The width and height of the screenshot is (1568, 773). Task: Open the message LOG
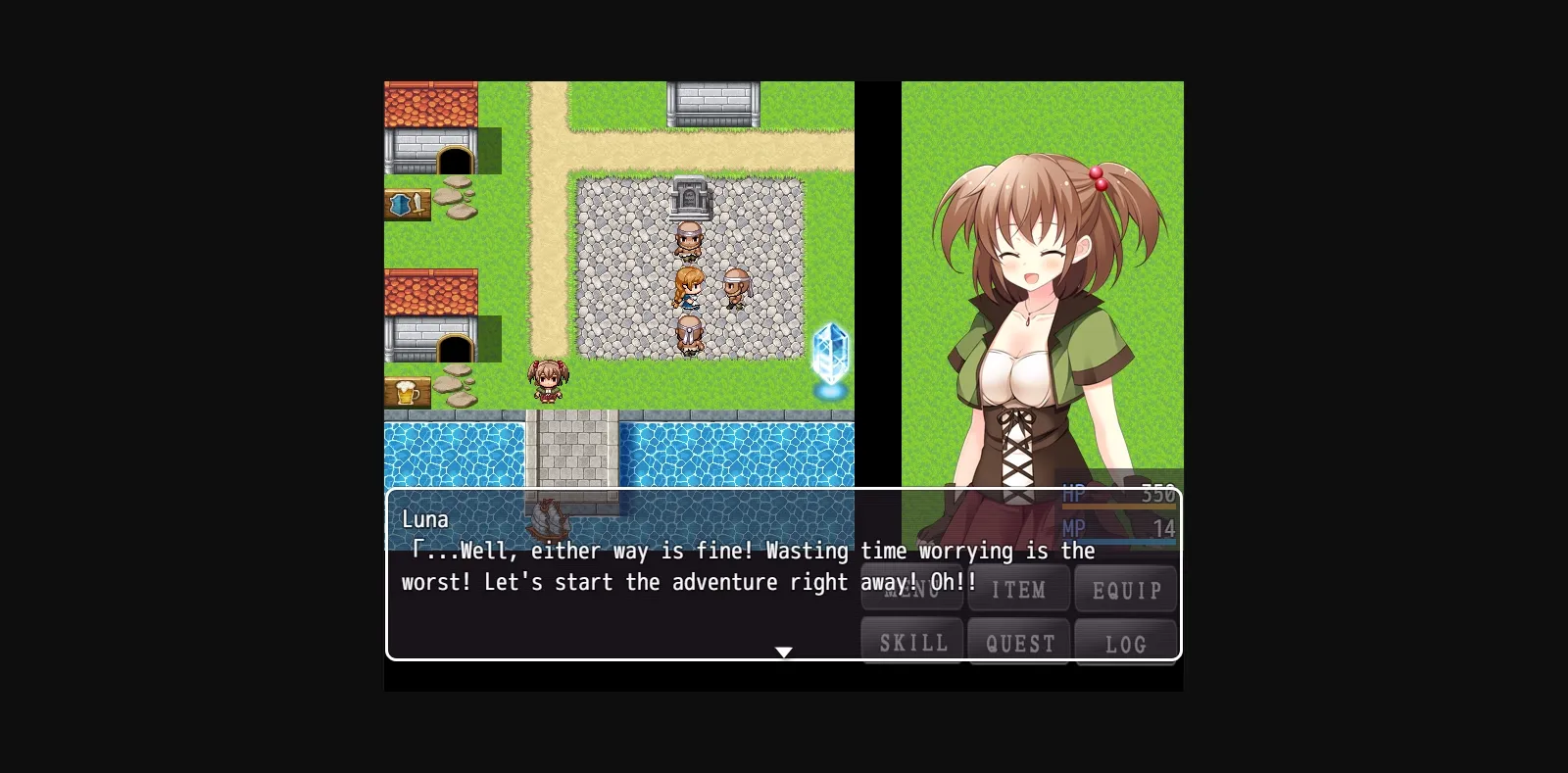tap(1126, 643)
